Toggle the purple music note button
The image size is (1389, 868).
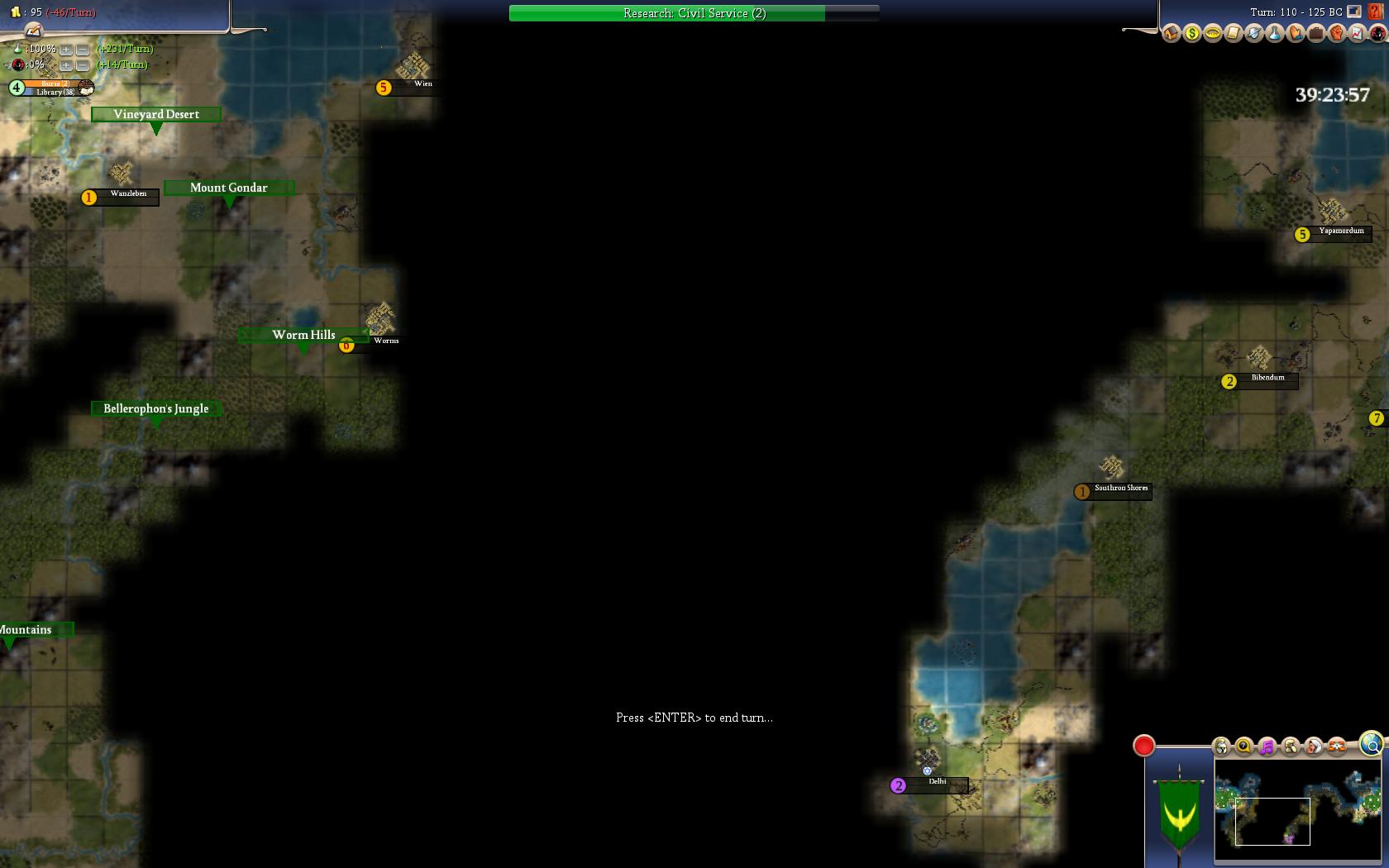pyautogui.click(x=1267, y=747)
